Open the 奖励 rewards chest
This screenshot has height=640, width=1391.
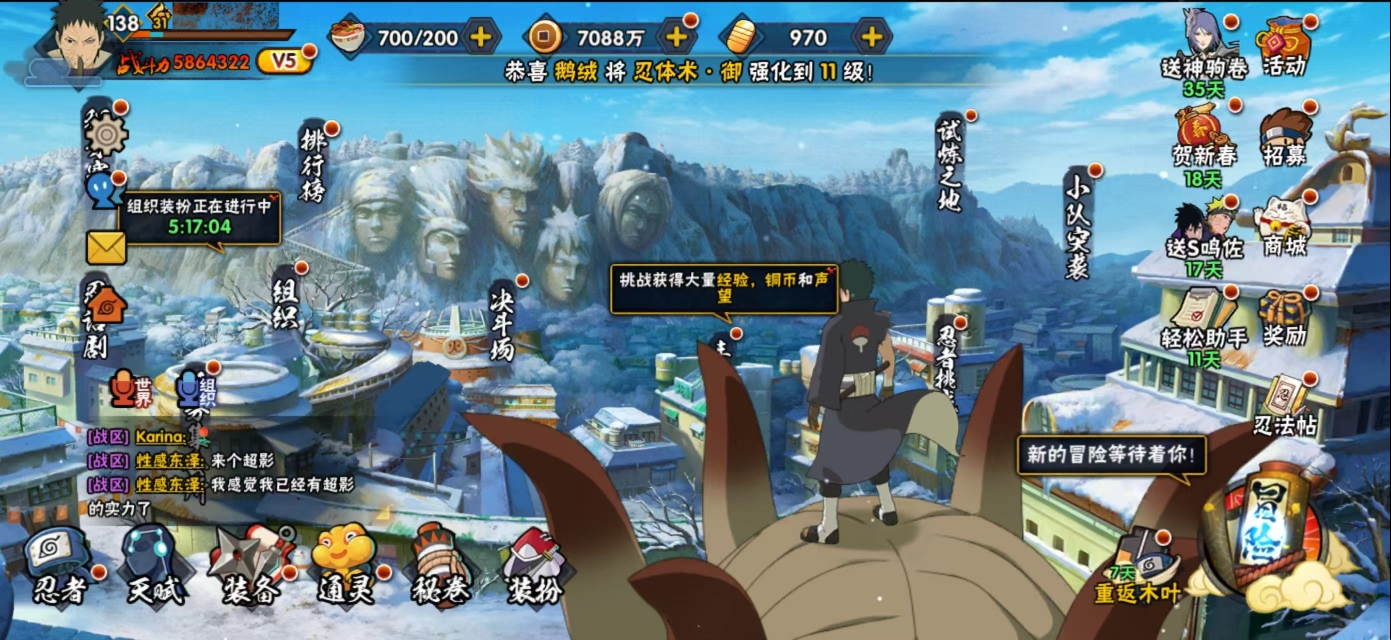[x=1285, y=315]
